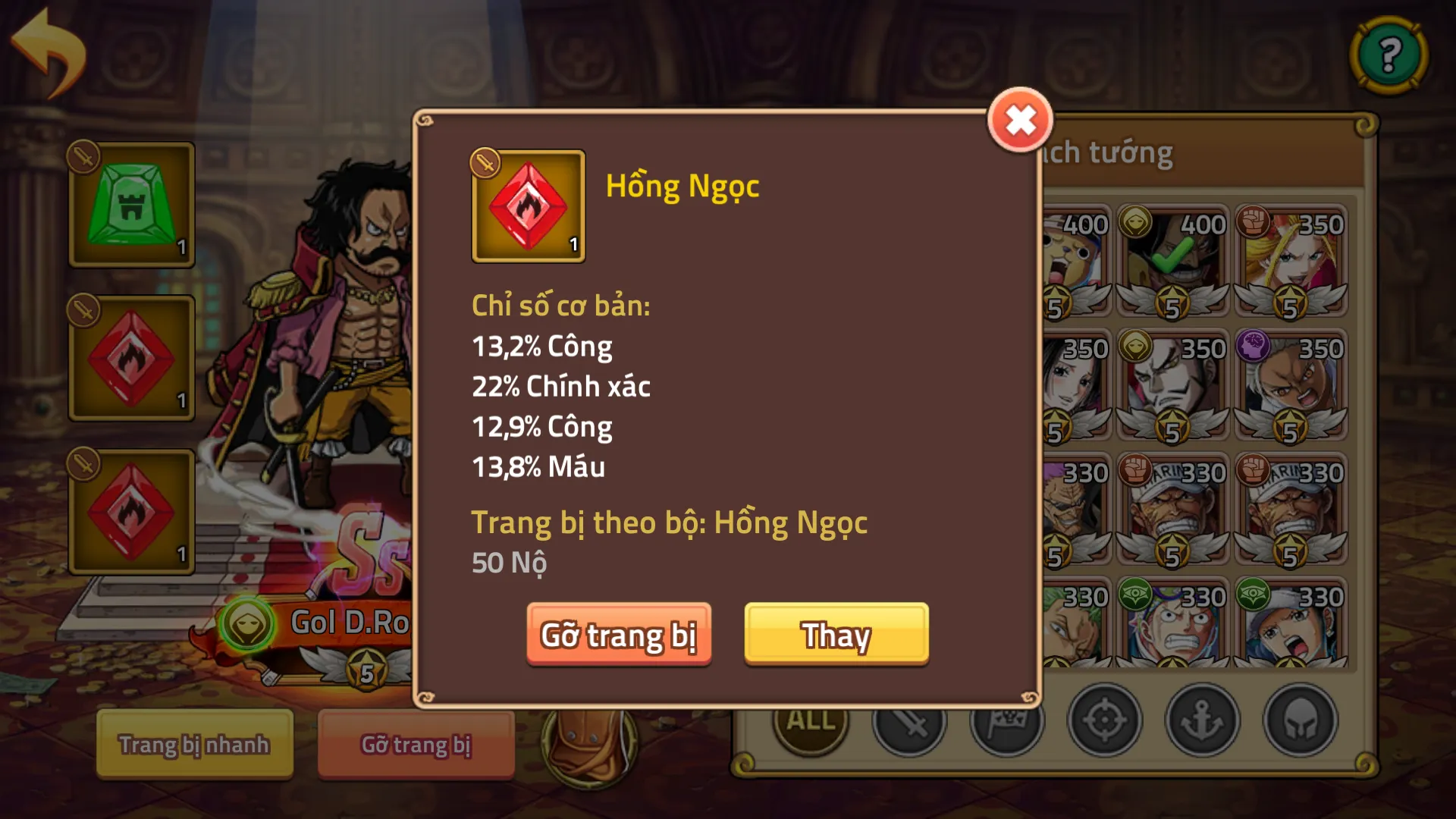Open the Hồng Ngọc gem icon in popup
The width and height of the screenshot is (1456, 819).
[529, 206]
